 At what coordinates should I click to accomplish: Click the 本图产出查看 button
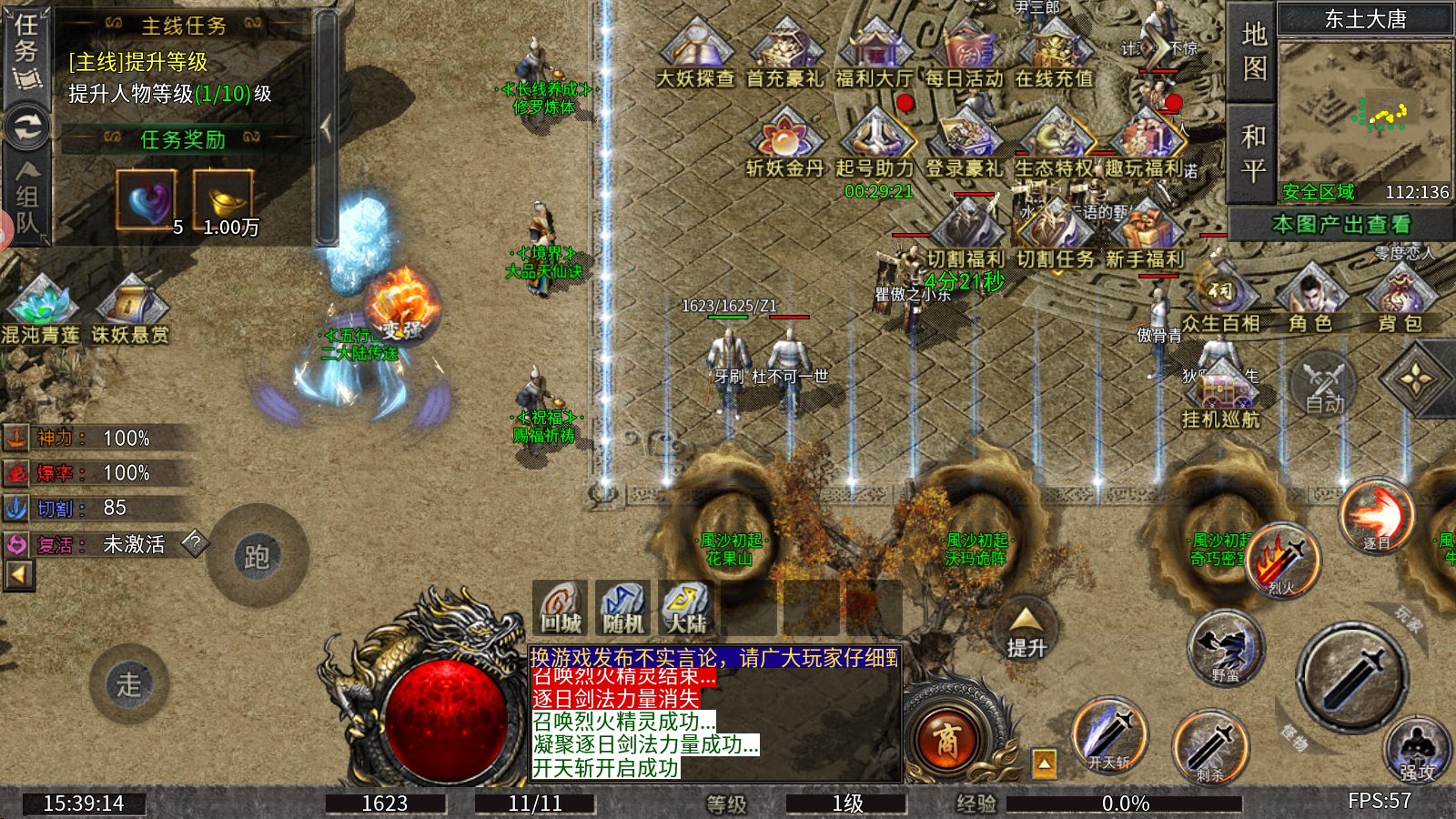coord(1340,224)
